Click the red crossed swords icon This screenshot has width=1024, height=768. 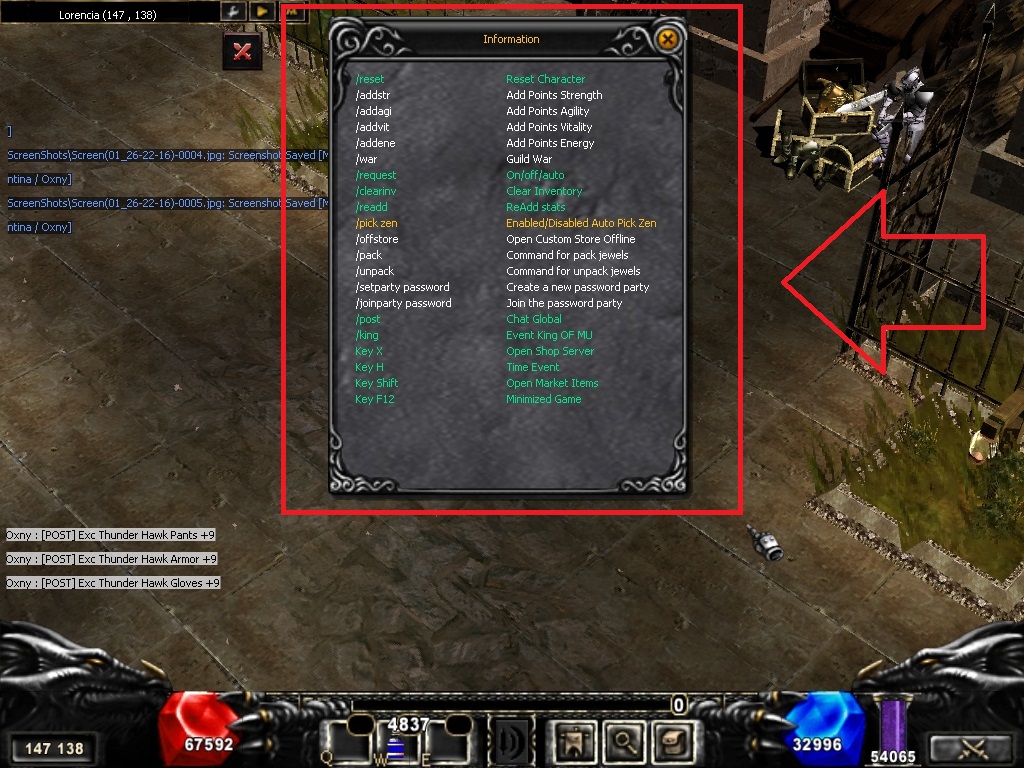tap(242, 51)
